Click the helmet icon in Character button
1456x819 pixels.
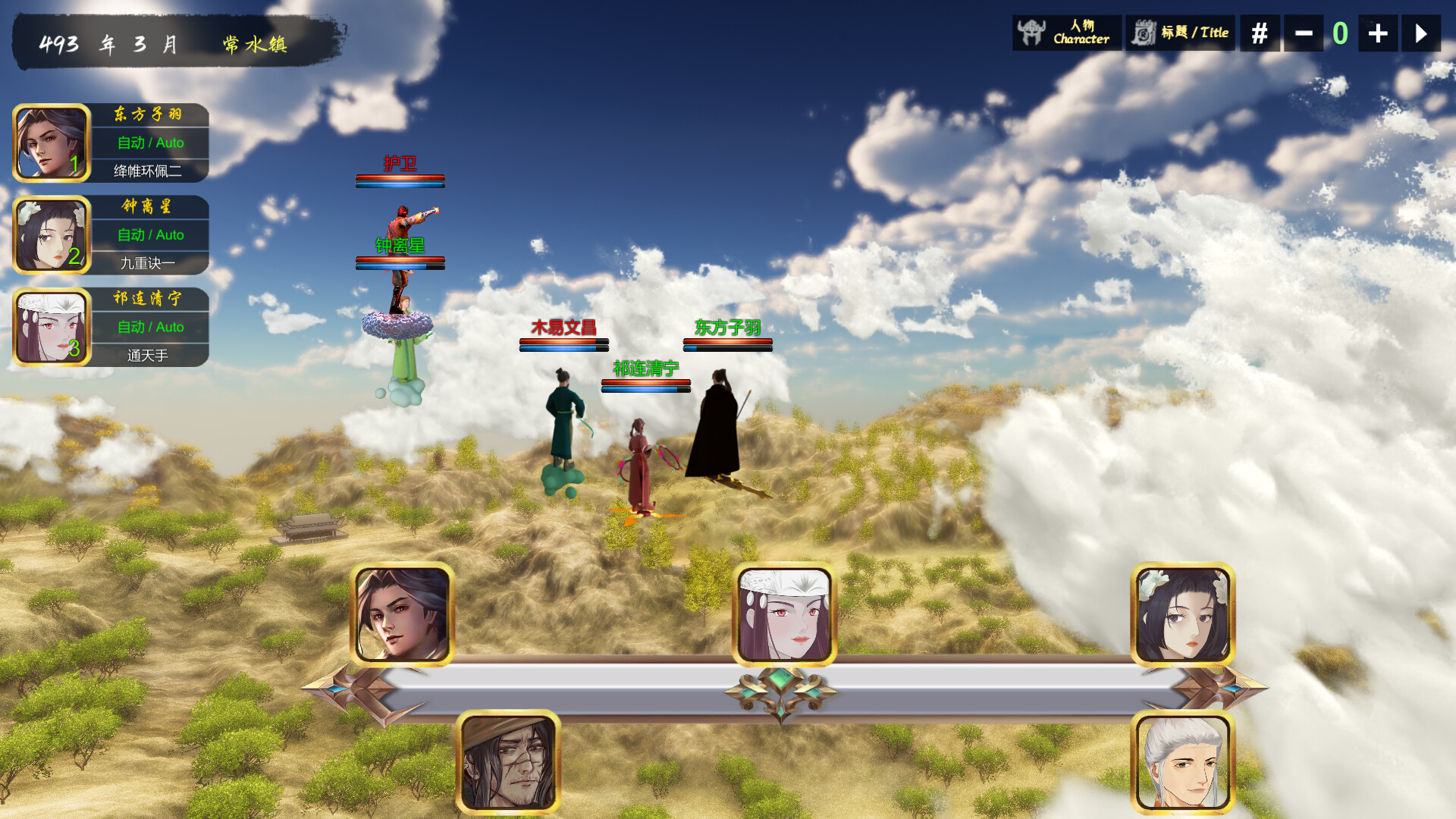pos(1031,32)
